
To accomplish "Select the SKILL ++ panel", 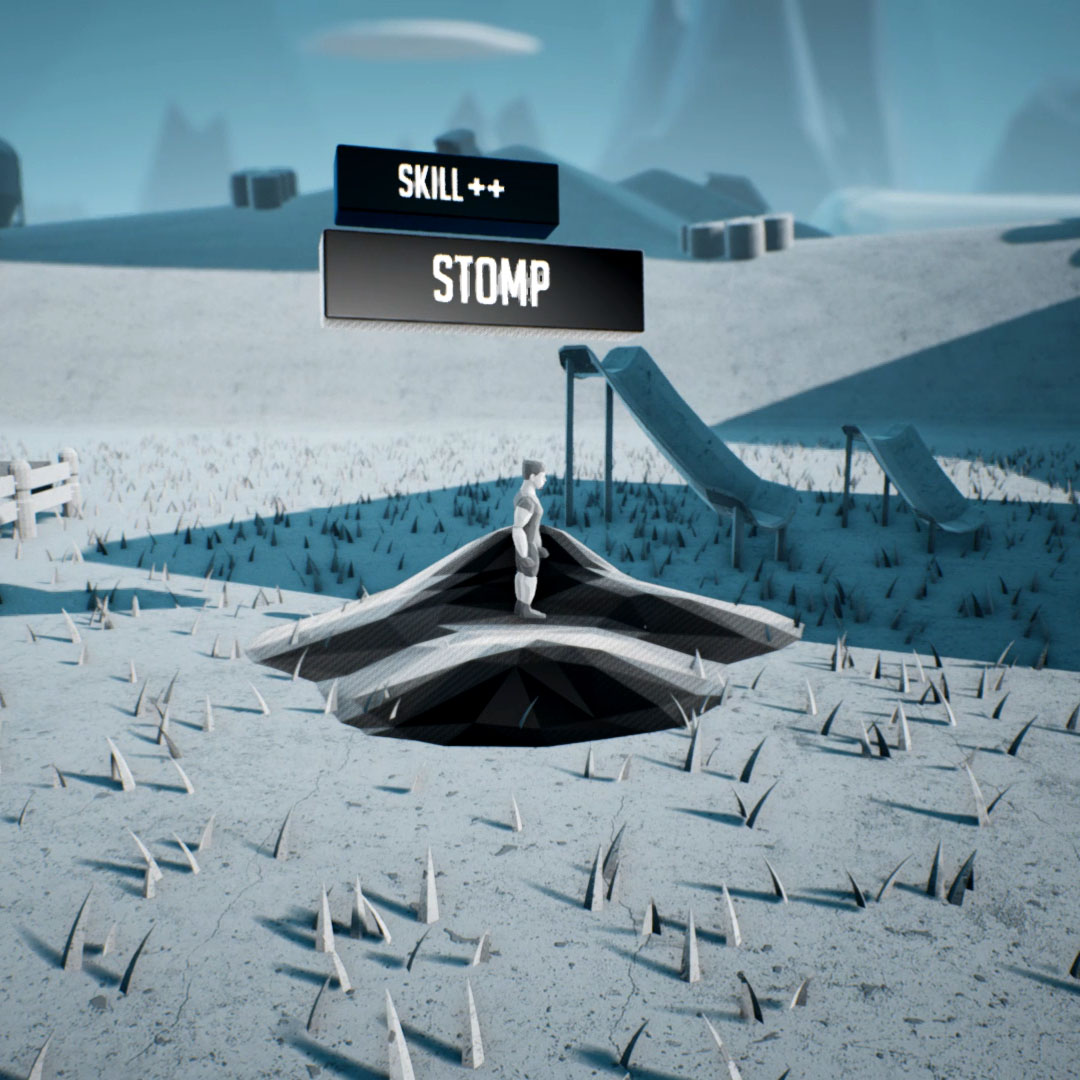I will (447, 185).
